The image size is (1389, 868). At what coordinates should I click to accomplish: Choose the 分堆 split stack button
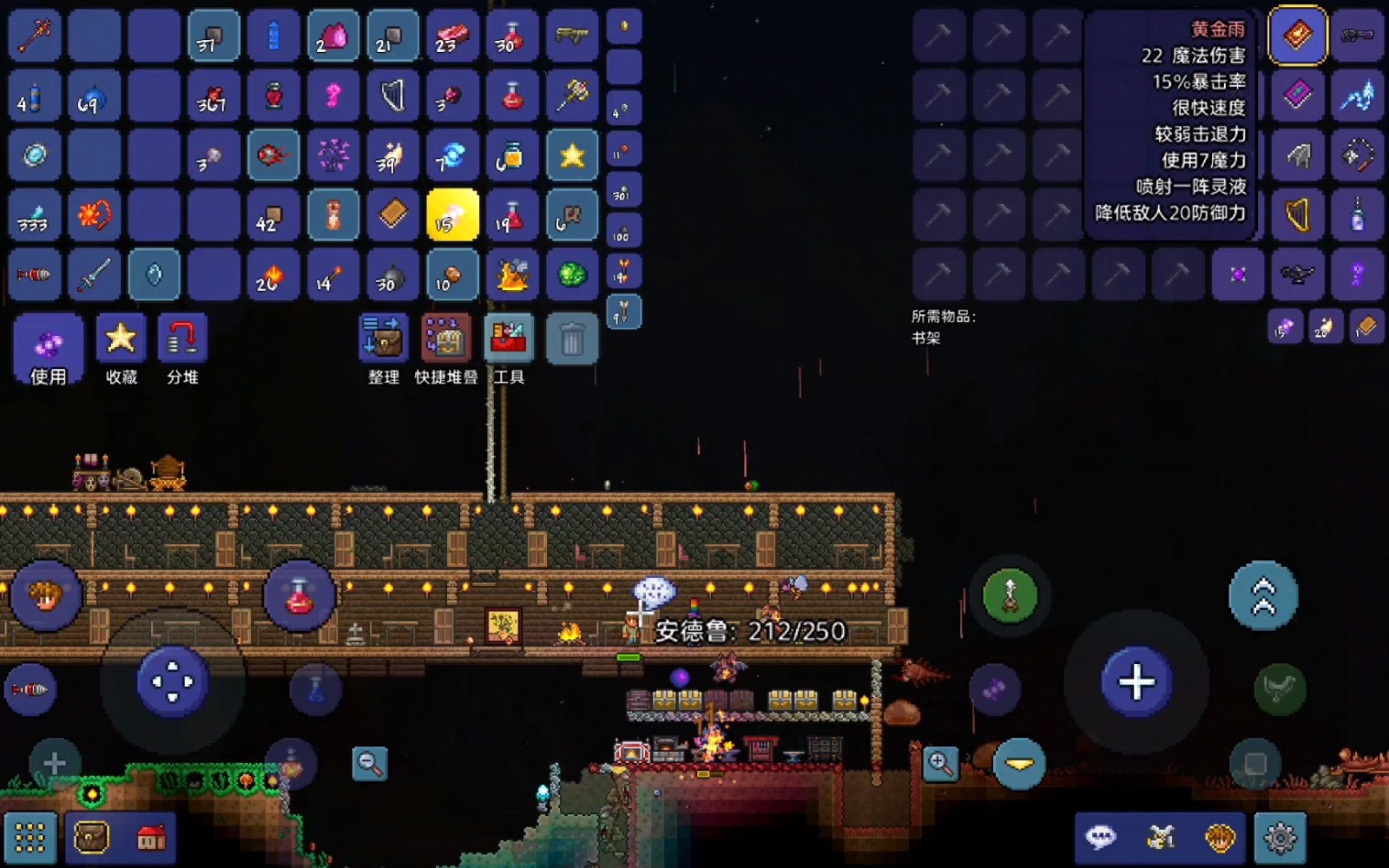pos(182,349)
